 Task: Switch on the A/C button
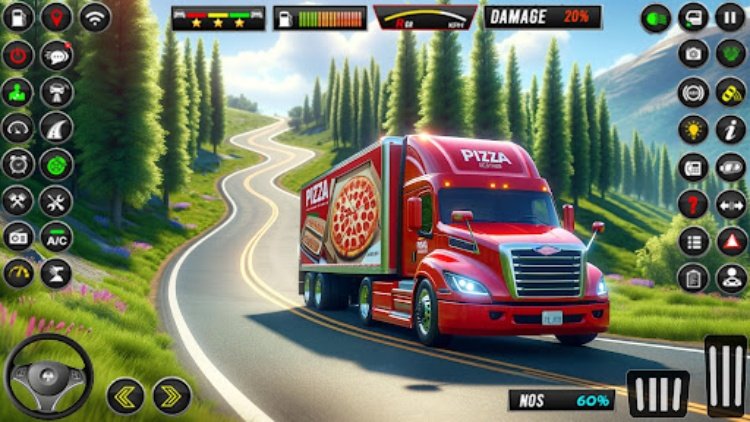56,237
